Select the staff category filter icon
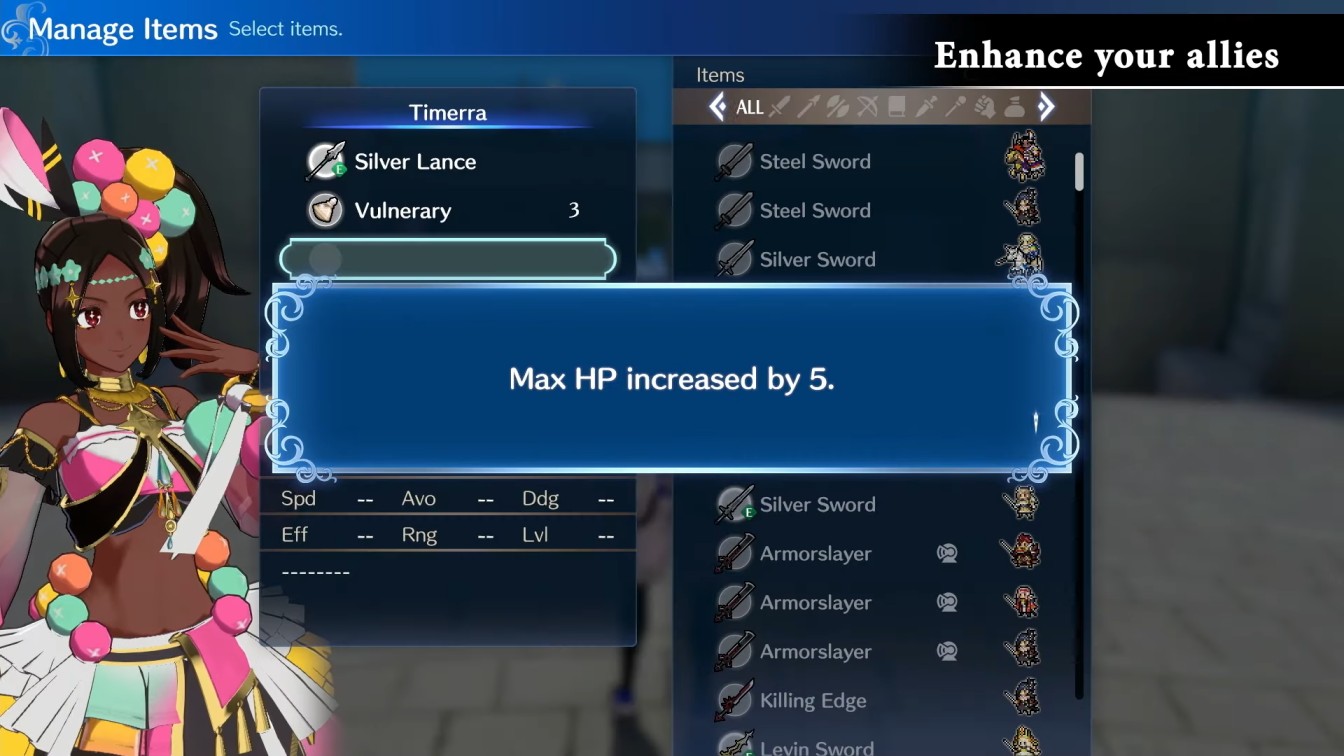 point(955,107)
